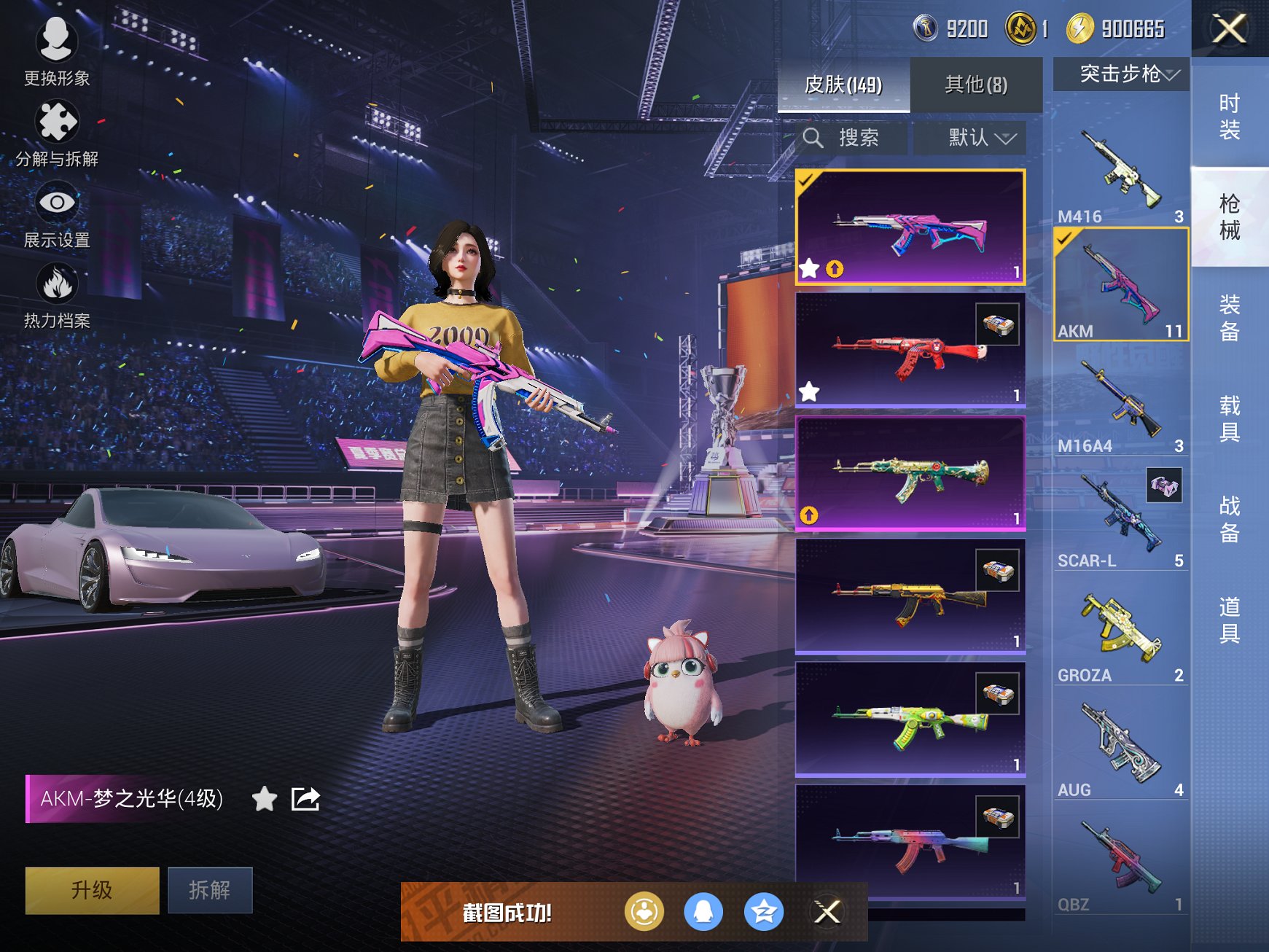Switch to the 时装 fashion tab
This screenshot has height=952, width=1269.
[x=1230, y=115]
